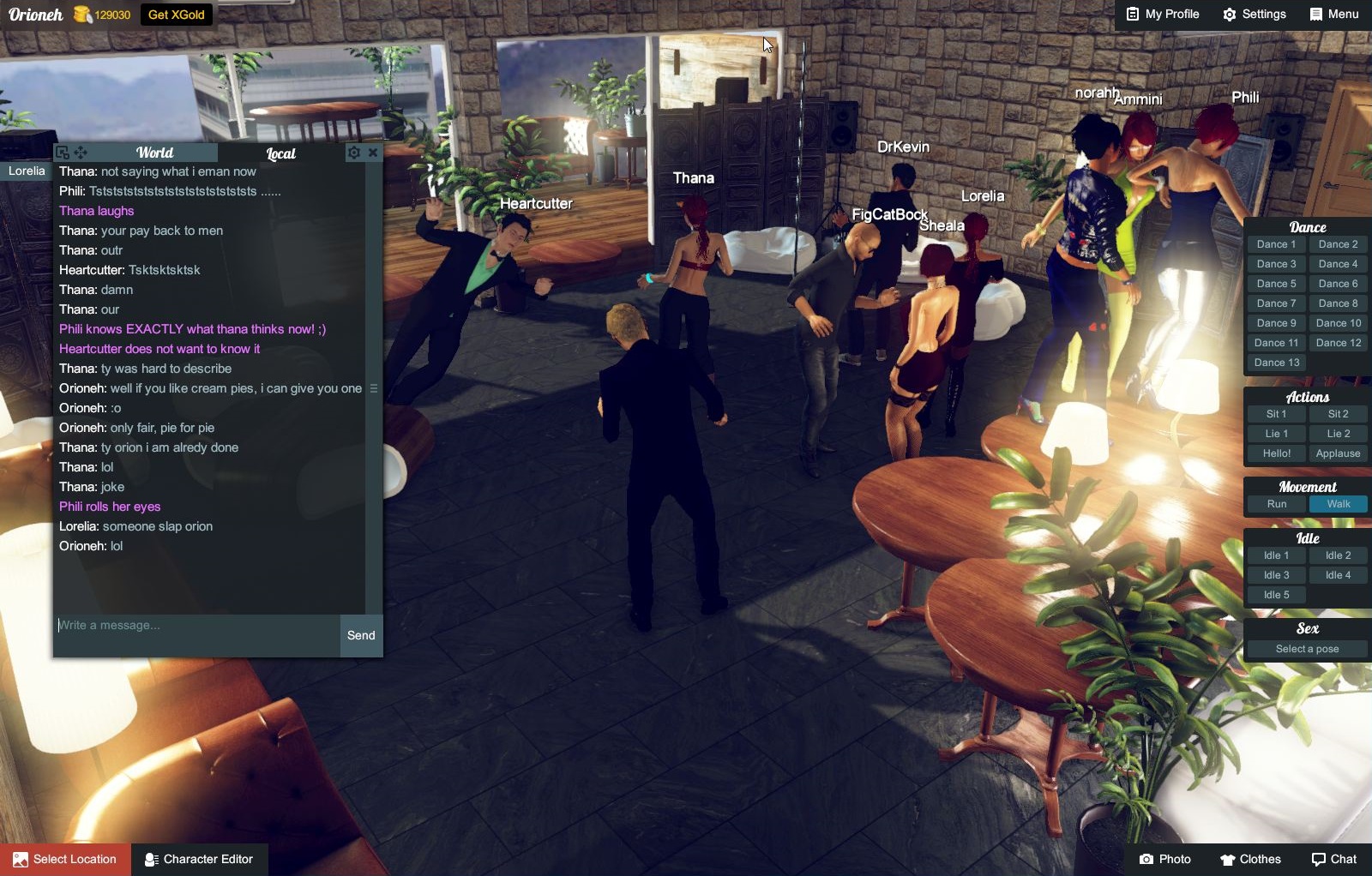Open My Profile
Image resolution: width=1372 pixels, height=876 pixels.
pos(1163,15)
